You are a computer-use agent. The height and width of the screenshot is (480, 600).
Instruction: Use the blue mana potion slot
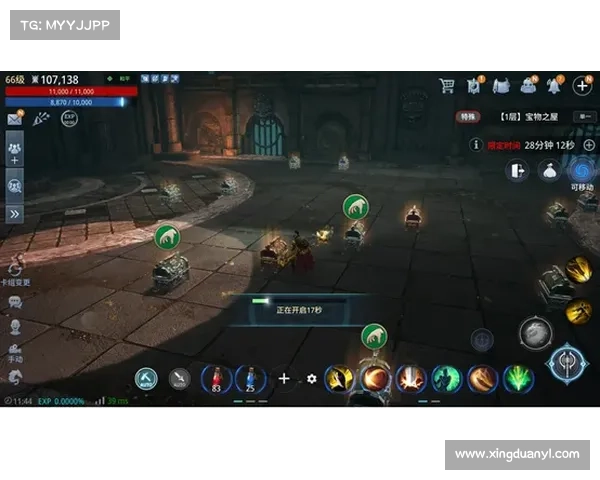(251, 379)
